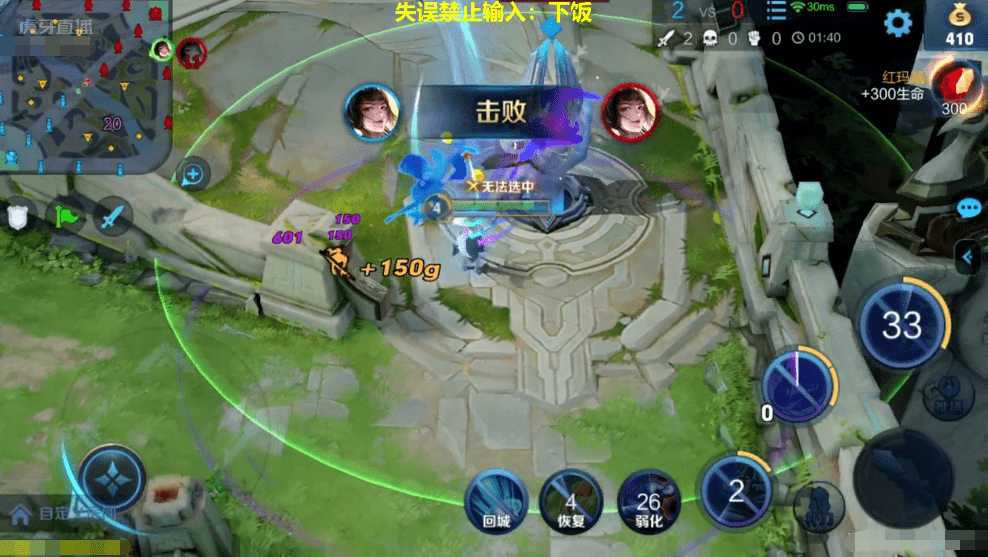Image resolution: width=988 pixels, height=557 pixels.
Task: Show the scoreboard list icon
Action: [x=776, y=12]
